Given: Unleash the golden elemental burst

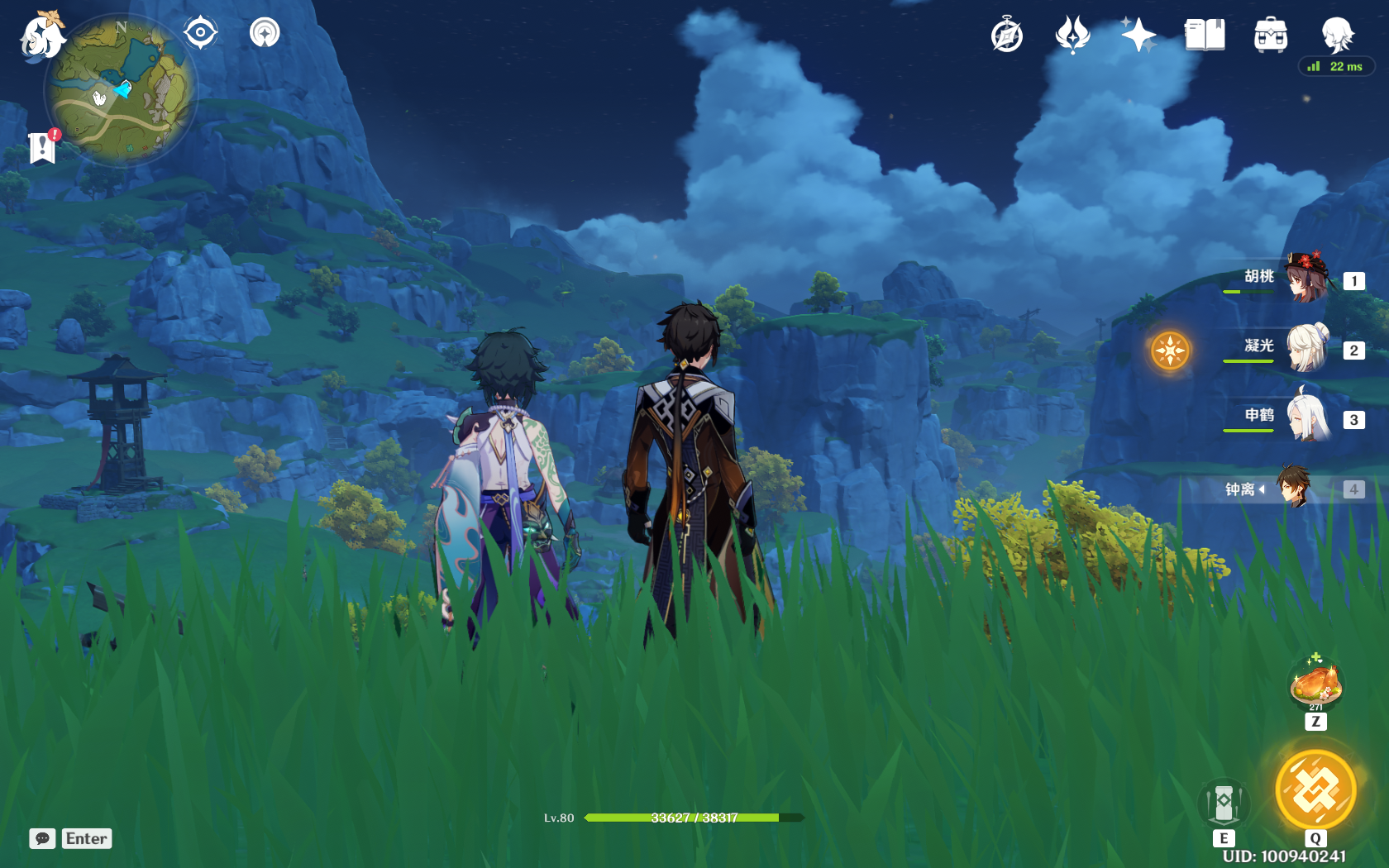Looking at the screenshot, I should point(1315,790).
